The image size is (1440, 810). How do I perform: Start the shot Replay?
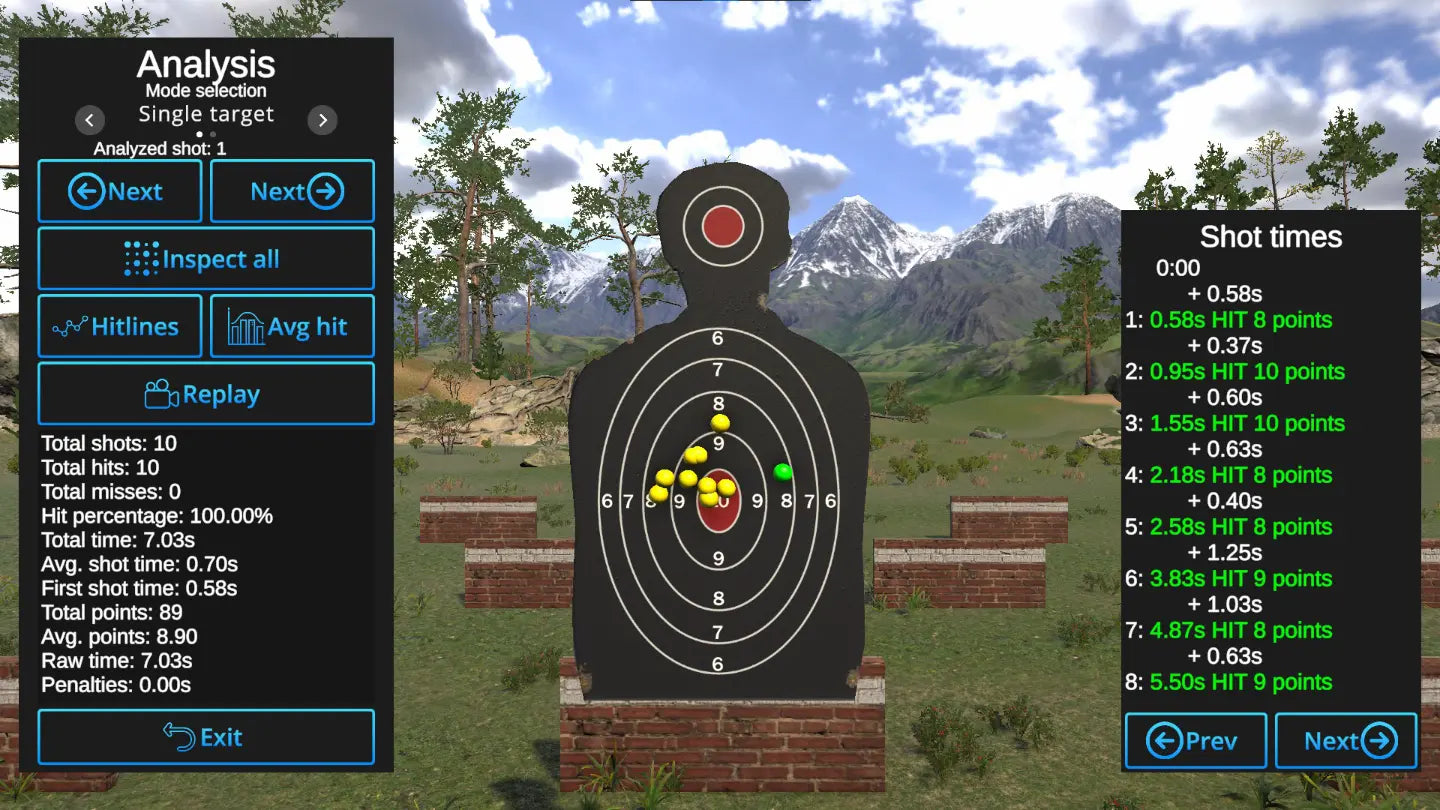(206, 394)
